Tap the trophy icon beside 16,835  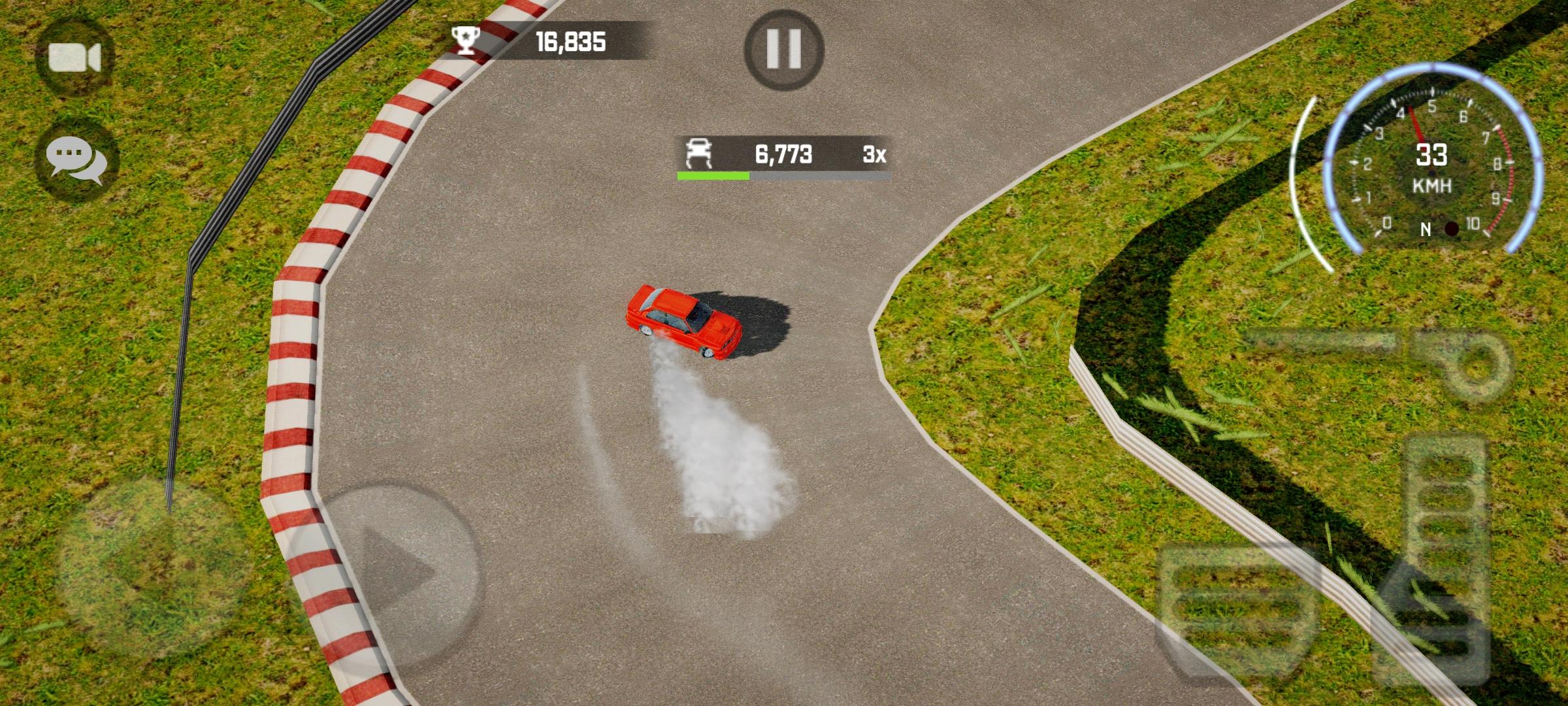click(465, 41)
